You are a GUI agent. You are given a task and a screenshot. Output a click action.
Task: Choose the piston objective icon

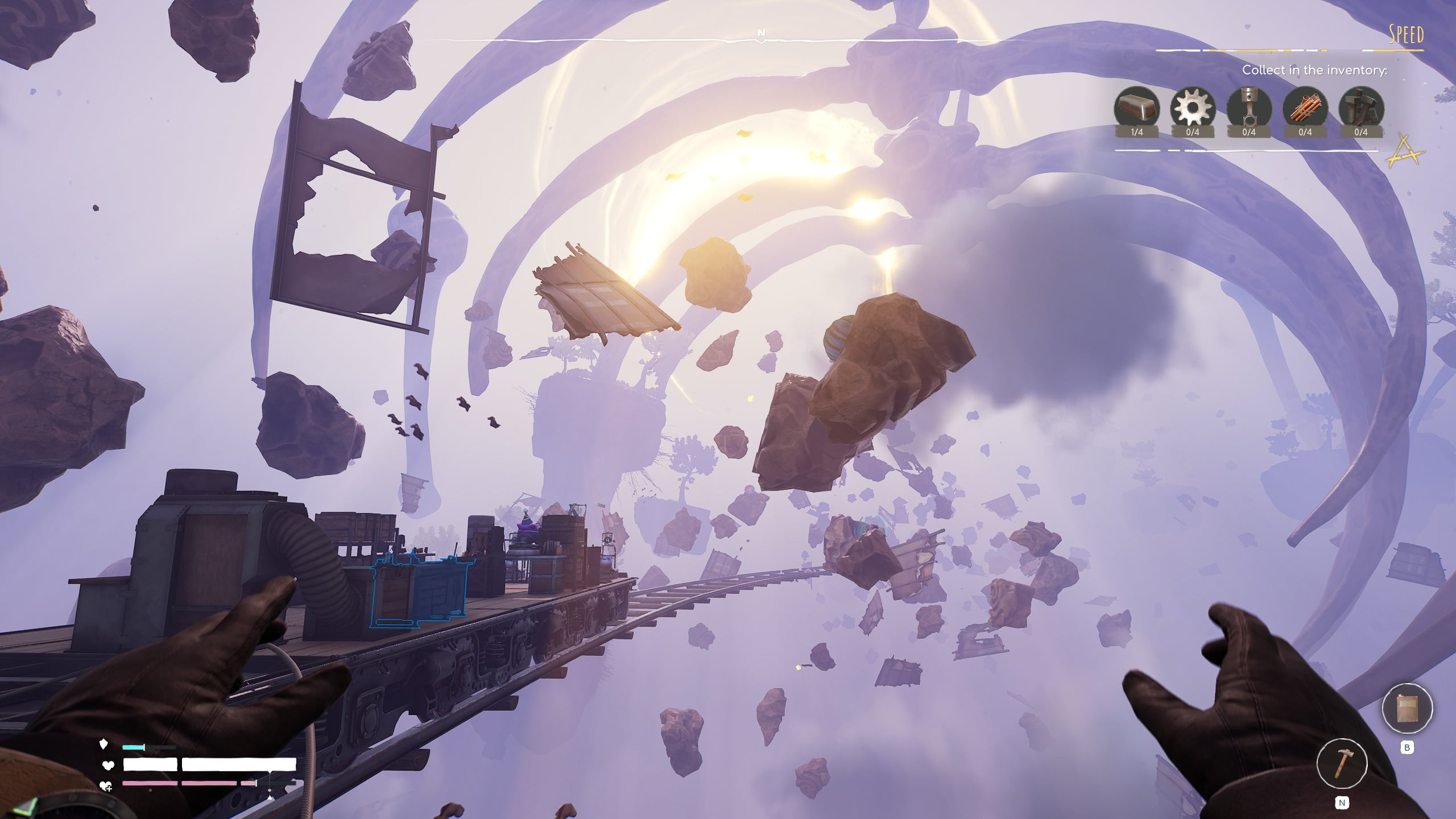tap(1249, 108)
